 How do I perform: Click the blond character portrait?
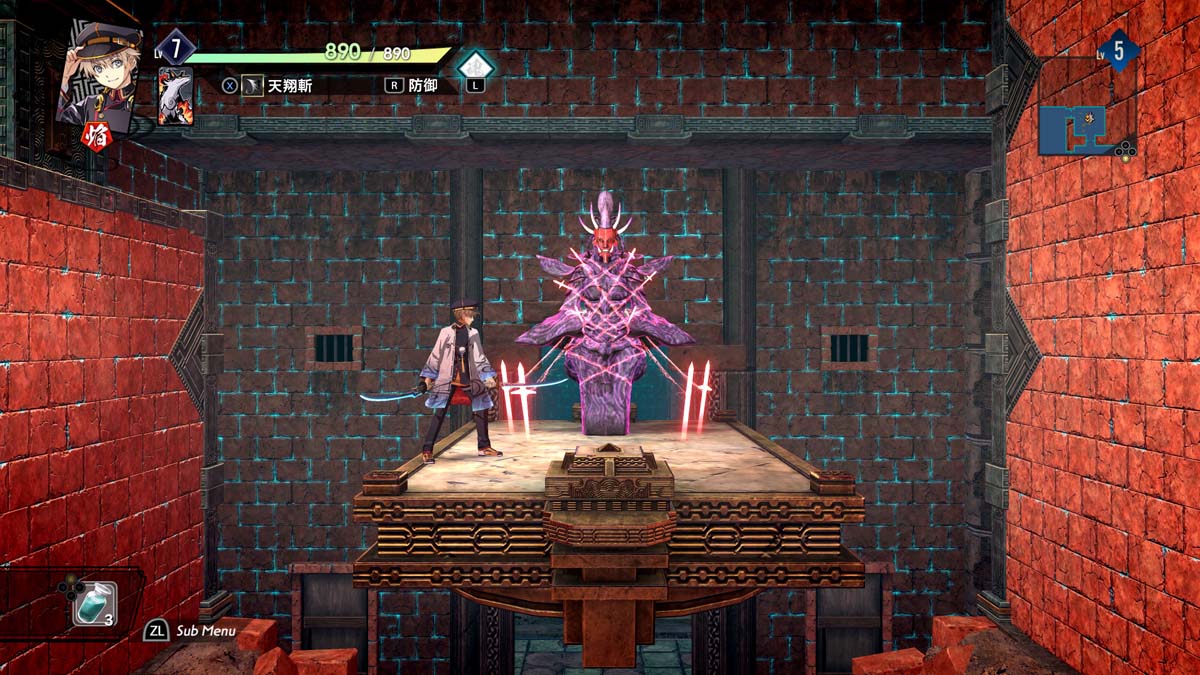(x=98, y=73)
